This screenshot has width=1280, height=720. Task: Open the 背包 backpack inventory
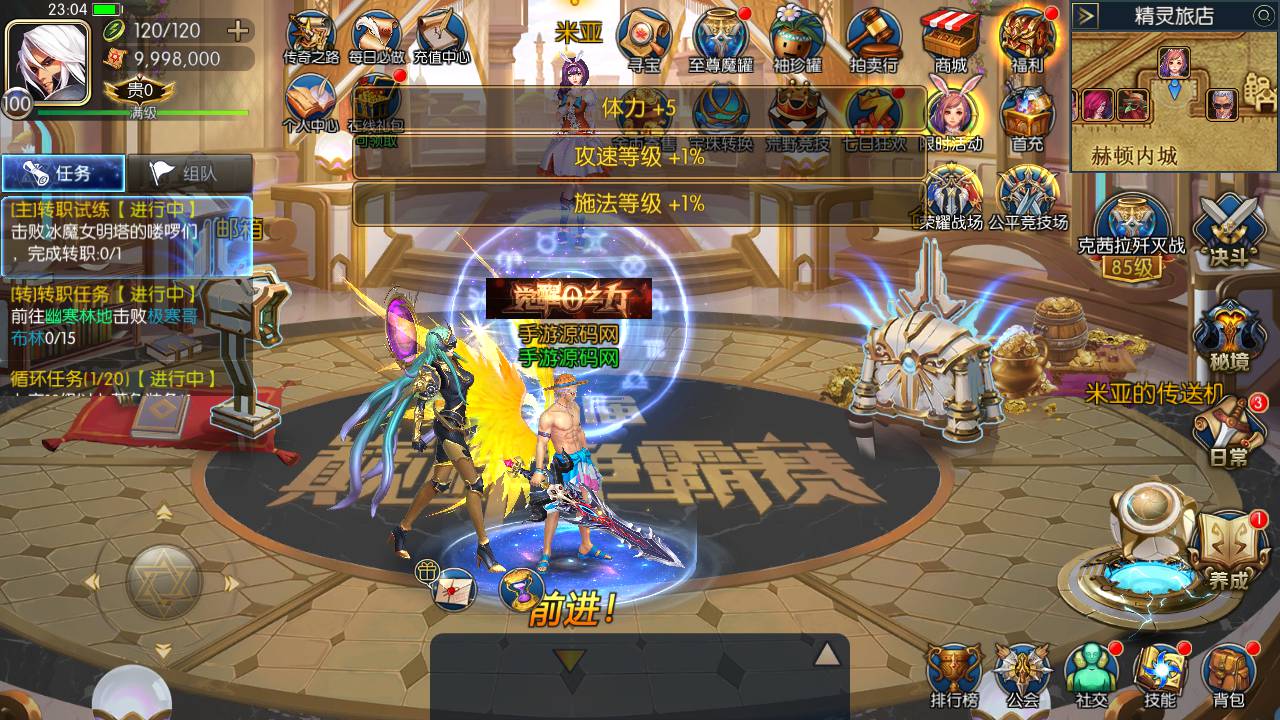click(1228, 674)
